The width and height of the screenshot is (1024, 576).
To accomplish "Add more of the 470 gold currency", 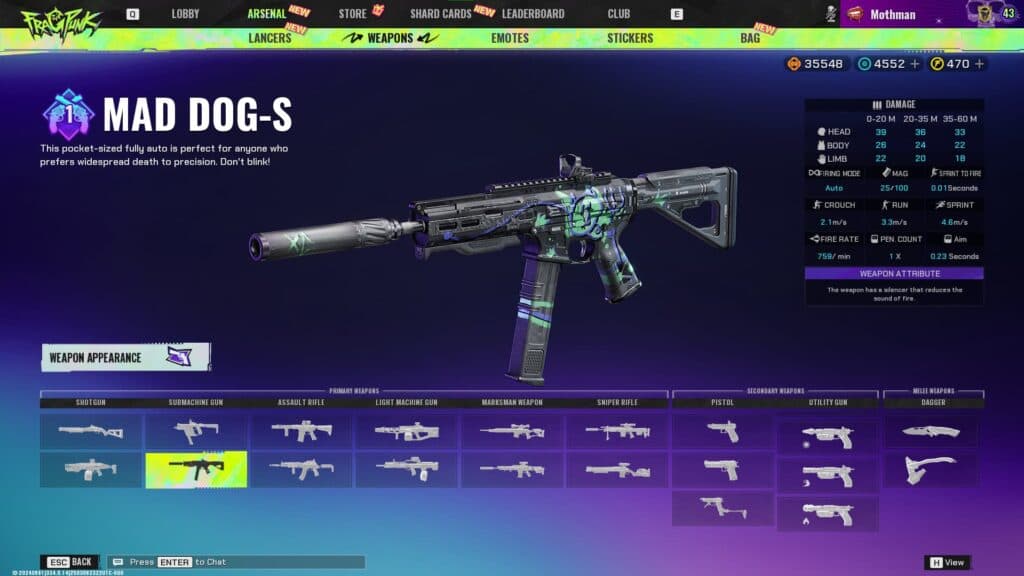I will tap(979, 64).
